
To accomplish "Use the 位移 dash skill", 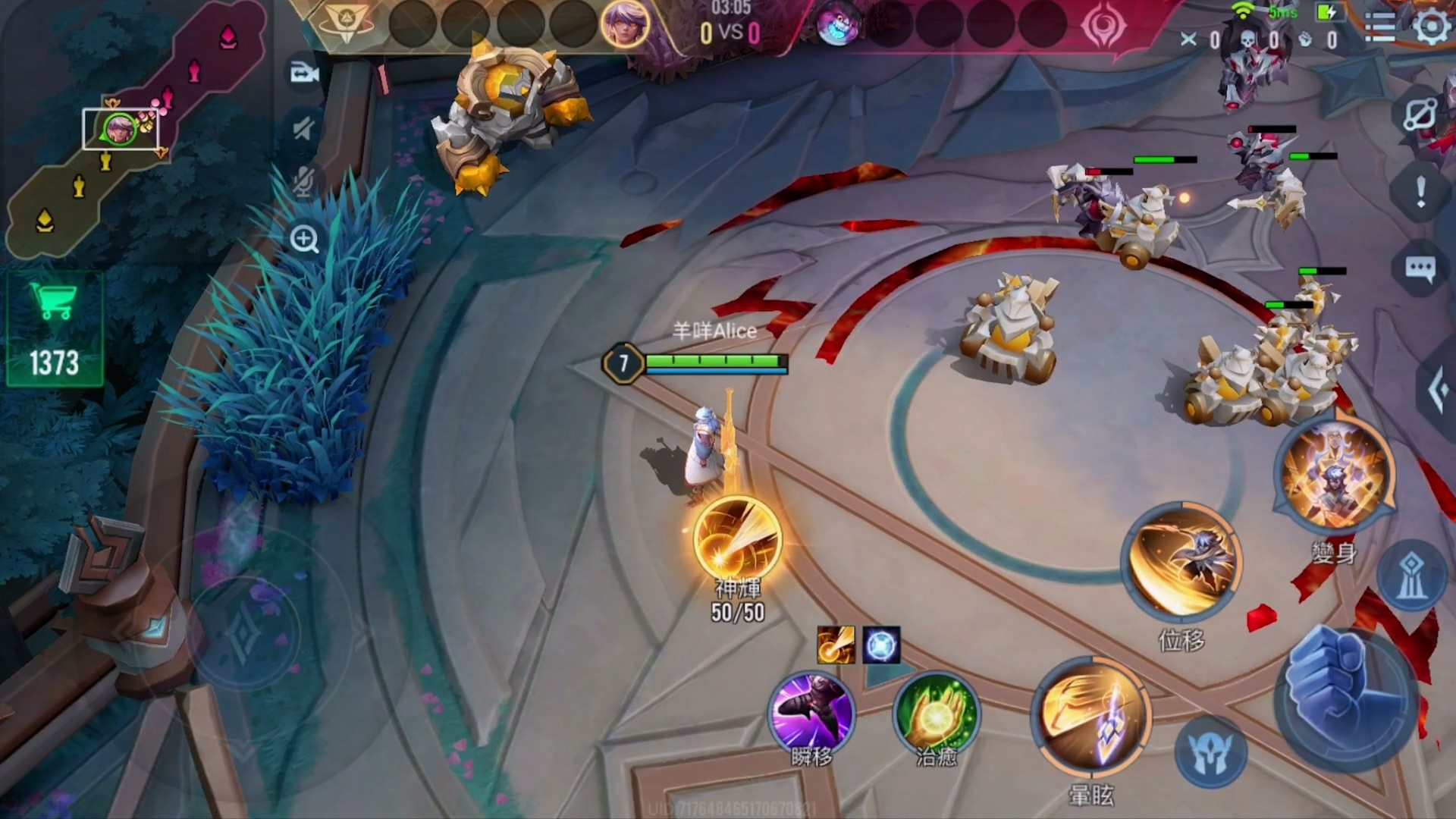I will point(1181,563).
